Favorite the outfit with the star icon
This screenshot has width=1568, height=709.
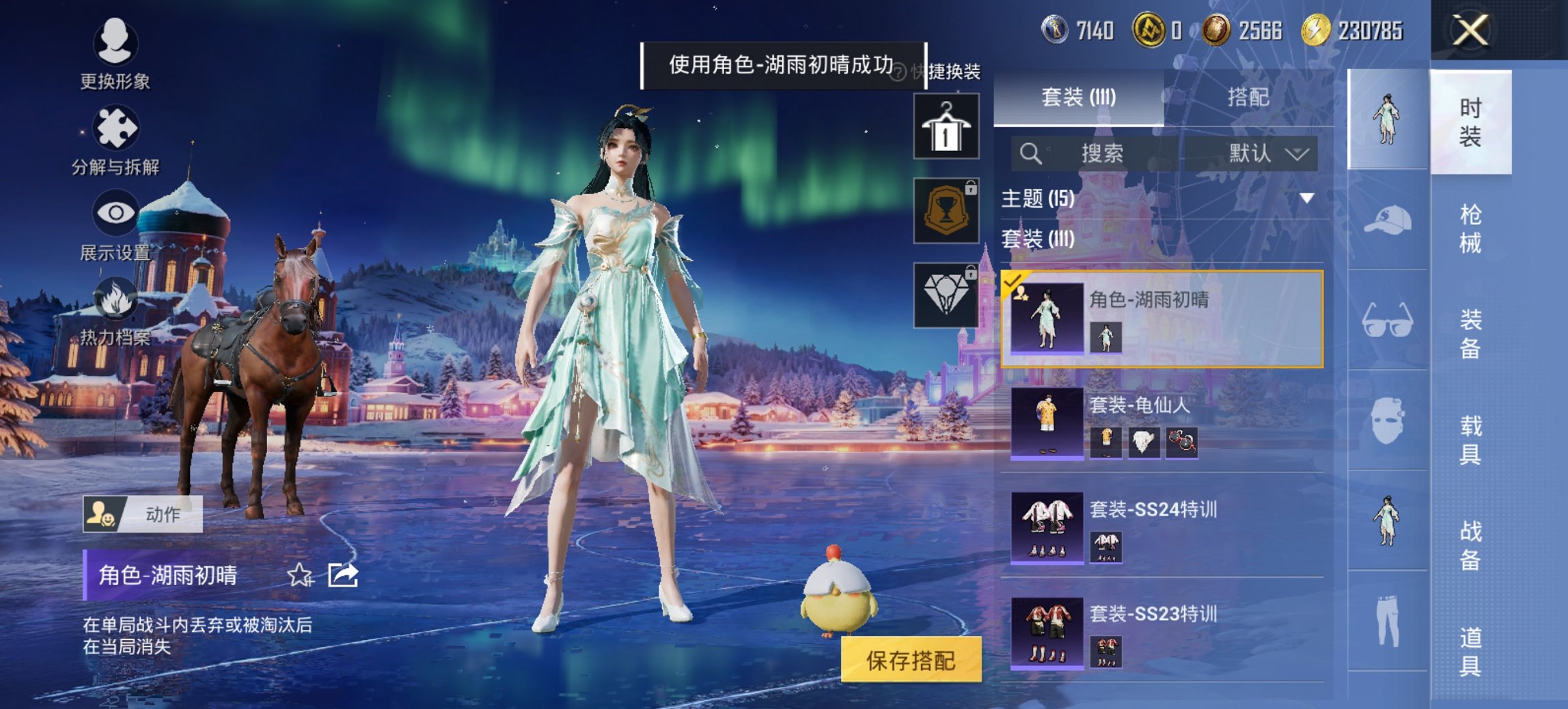(x=299, y=576)
